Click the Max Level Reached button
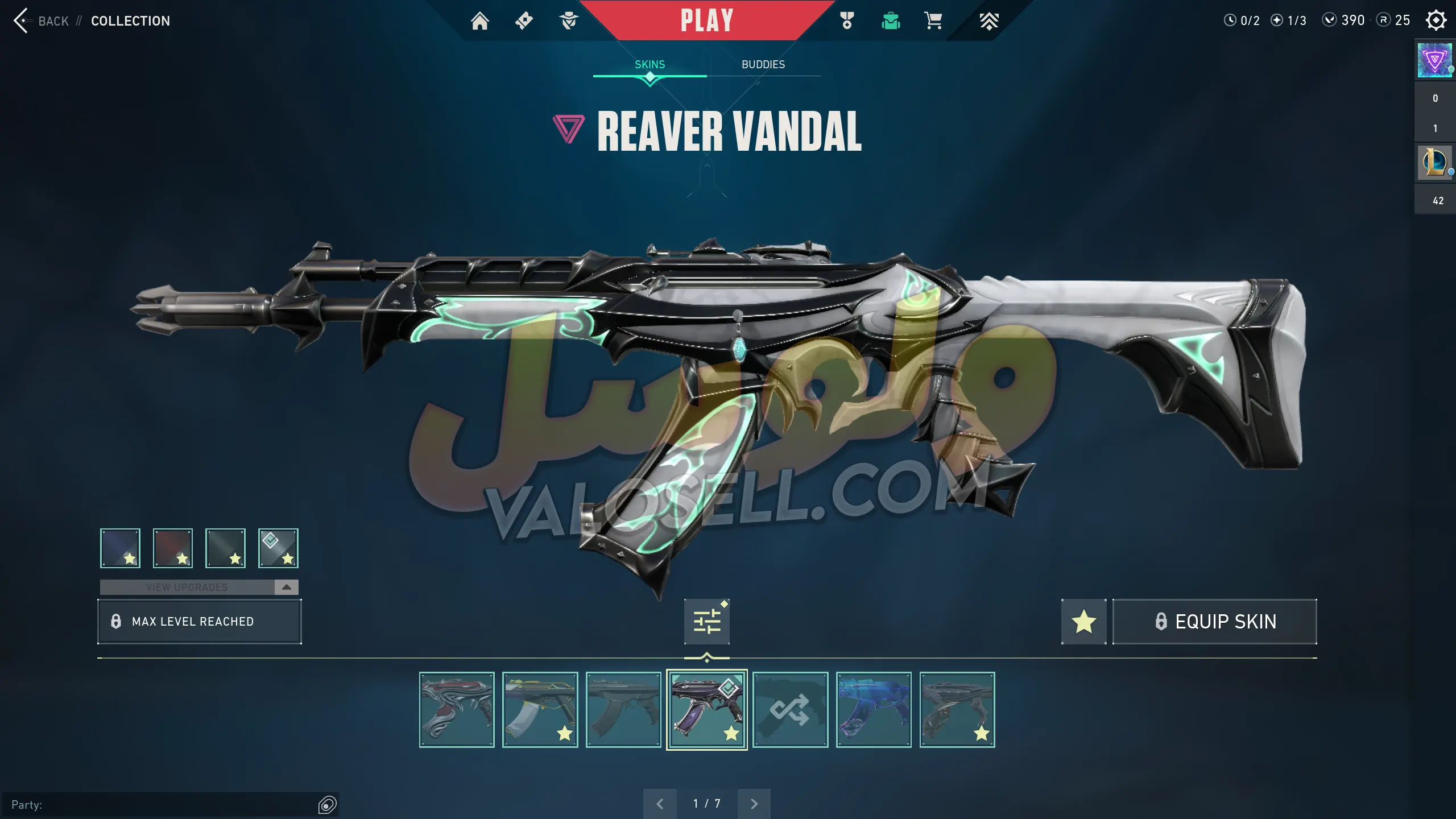The width and height of the screenshot is (1456, 819). 199,621
